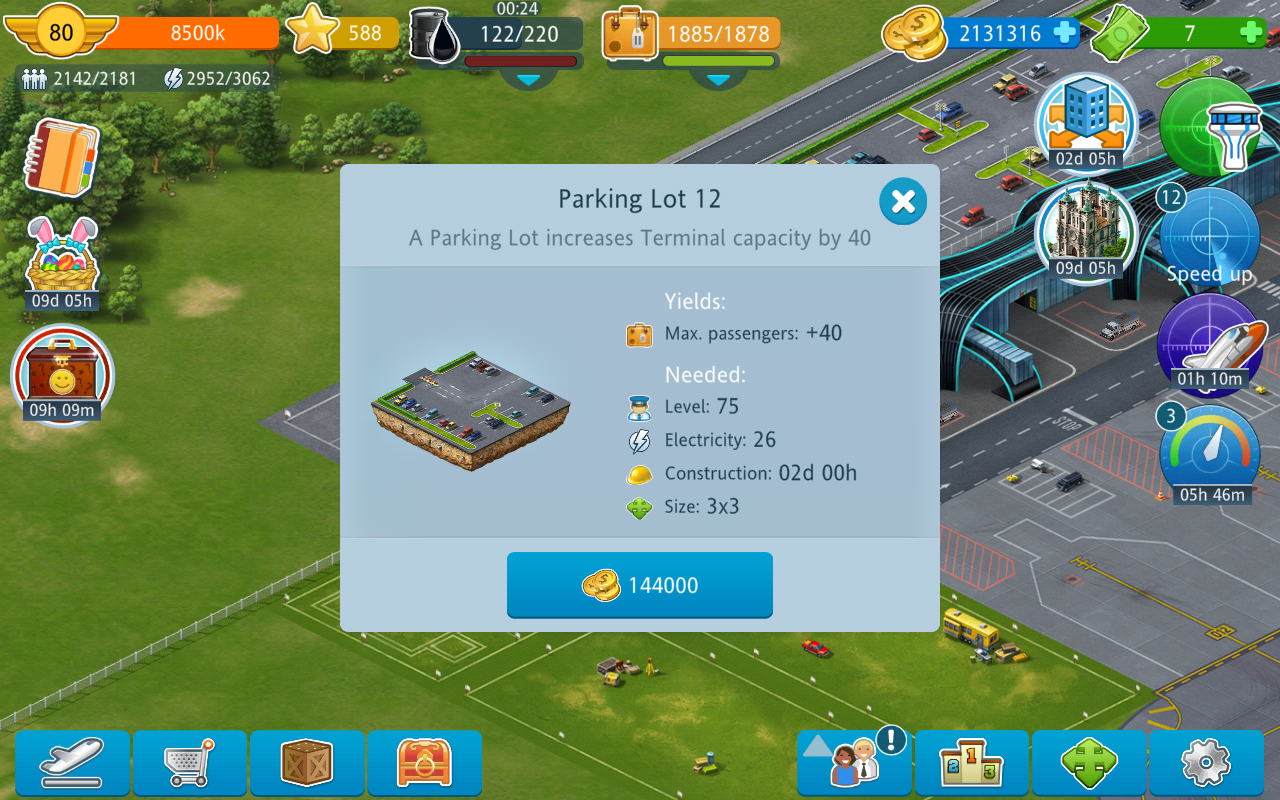
Task: Open the airplane flights menu
Action: pyautogui.click(x=72, y=764)
